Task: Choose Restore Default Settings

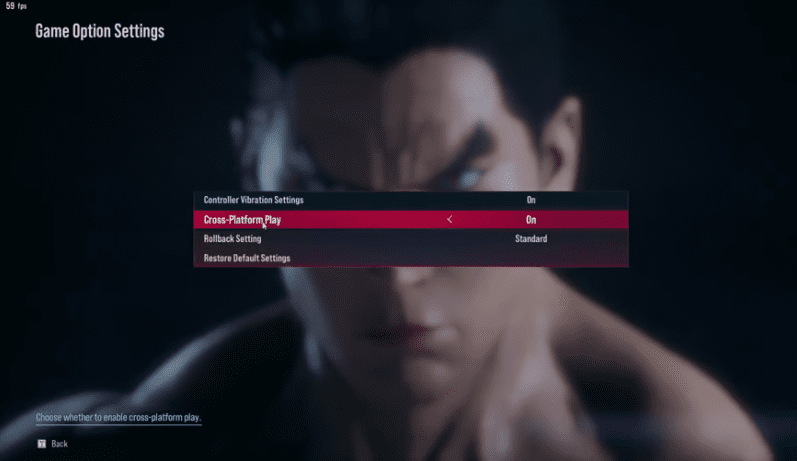Action: 247,258
